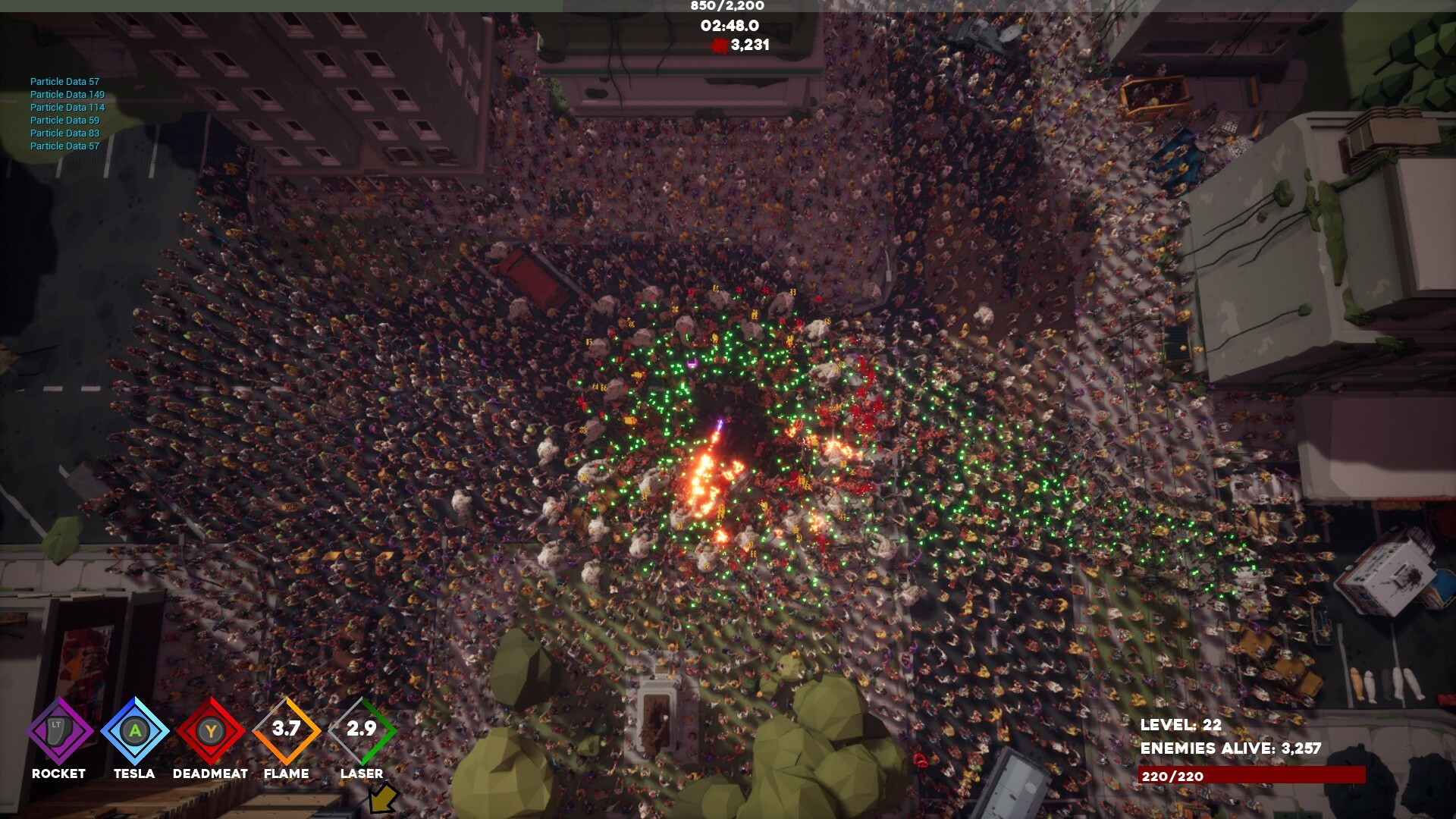This screenshot has height=819, width=1456.
Task: Choose the orange Flame ability icon
Action: pyautogui.click(x=287, y=731)
